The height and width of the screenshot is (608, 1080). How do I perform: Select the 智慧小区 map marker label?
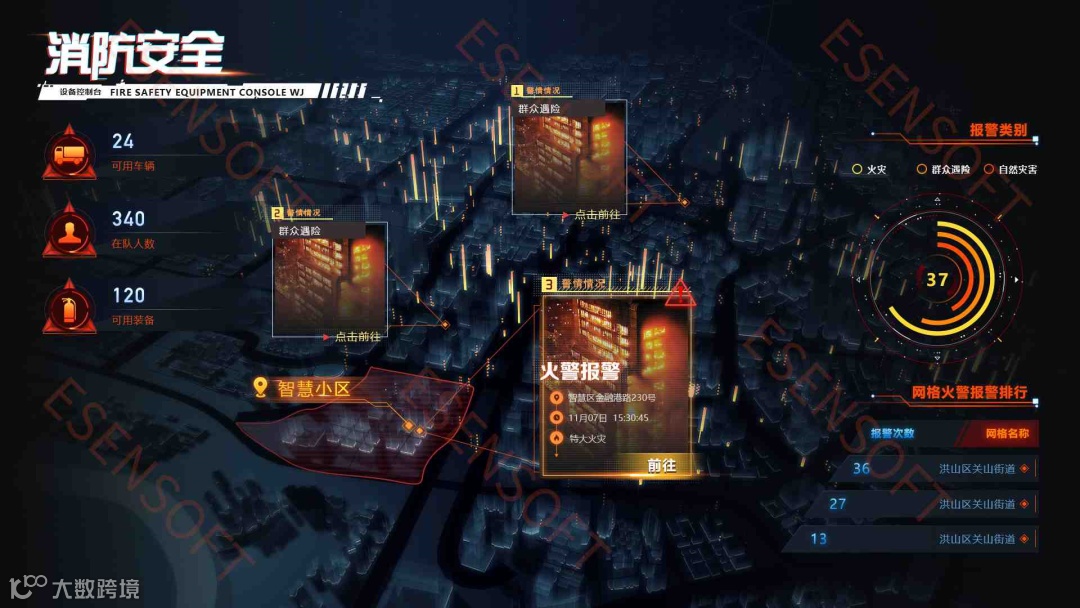point(304,388)
